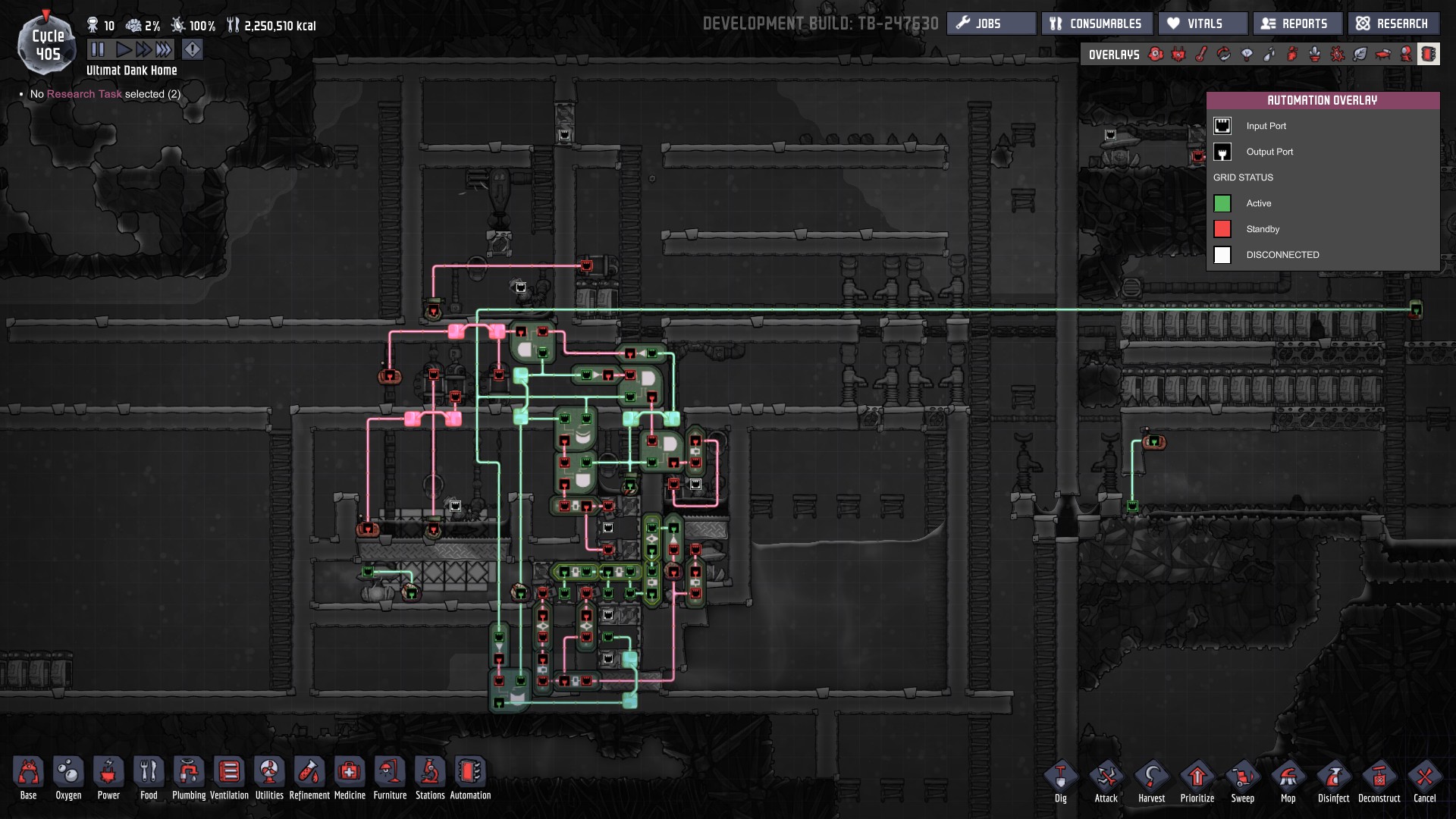Click the Research Task selection link
Image resolution: width=1456 pixels, height=819 pixels.
[x=83, y=94]
